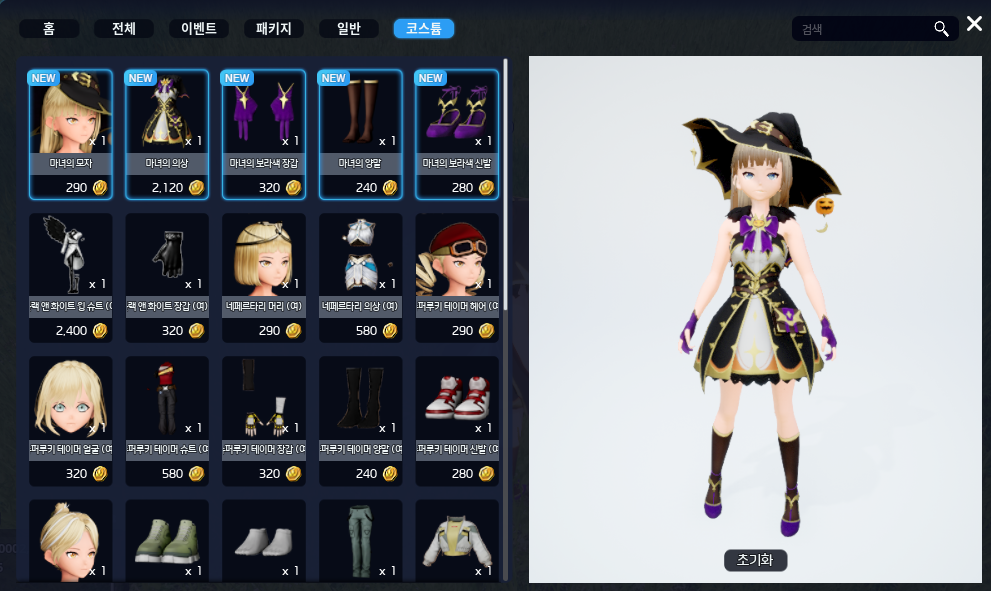Screen dimensions: 991x591
Task: Select the 이벤트 tab
Action: pos(198,28)
